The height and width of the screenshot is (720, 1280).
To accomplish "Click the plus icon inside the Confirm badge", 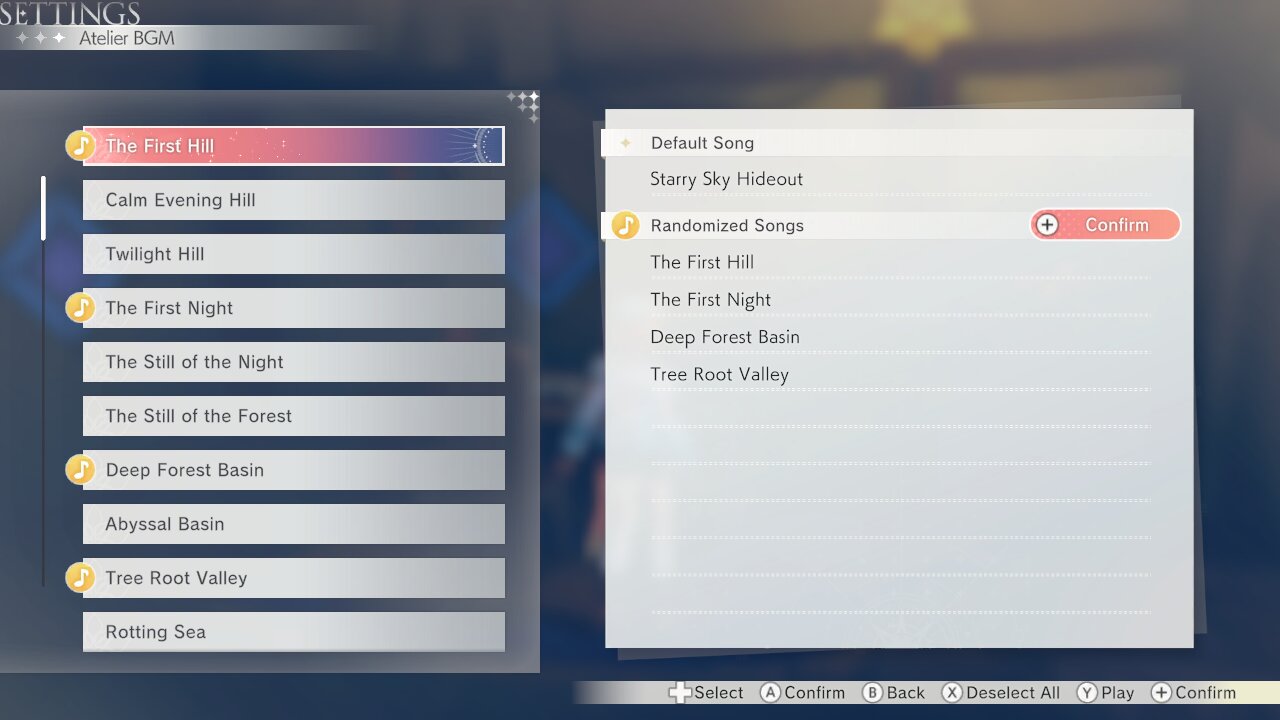I will (x=1048, y=224).
